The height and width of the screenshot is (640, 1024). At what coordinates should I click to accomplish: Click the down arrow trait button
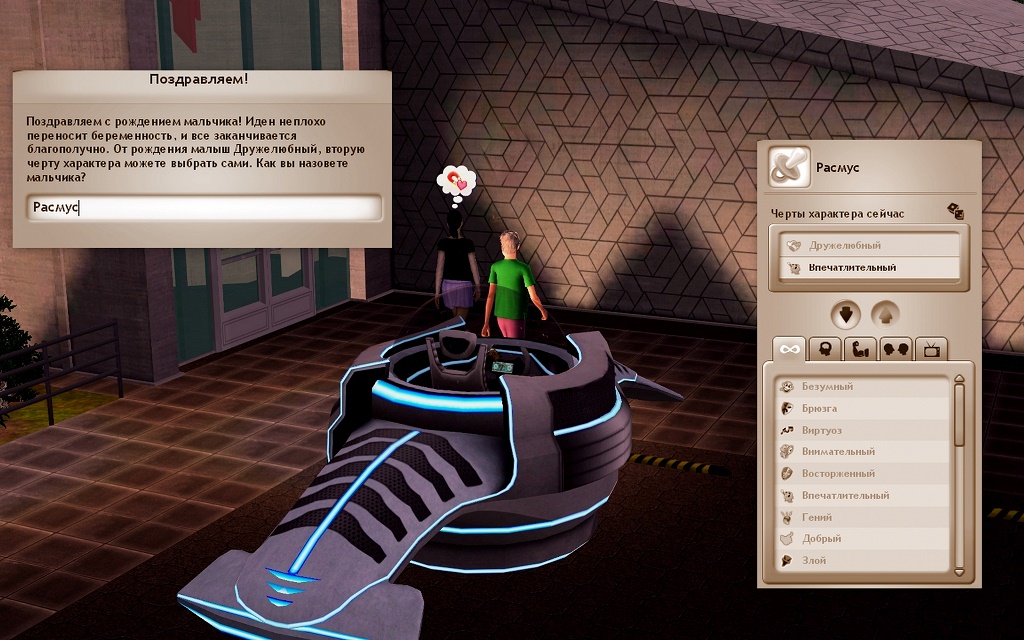tap(846, 315)
